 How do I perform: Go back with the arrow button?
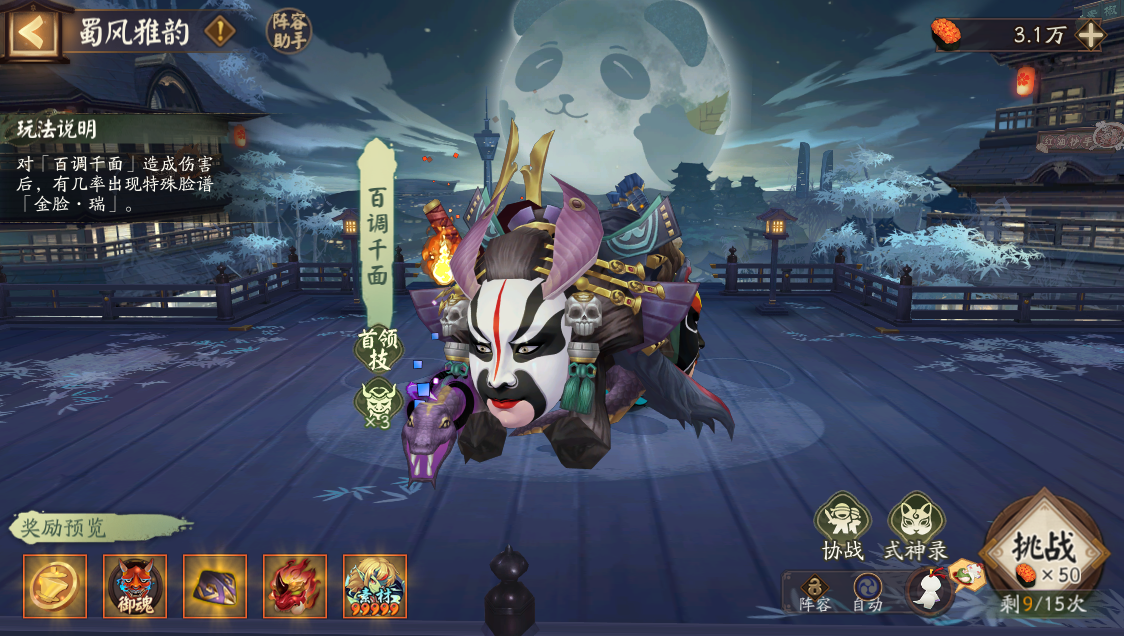[x=32, y=32]
